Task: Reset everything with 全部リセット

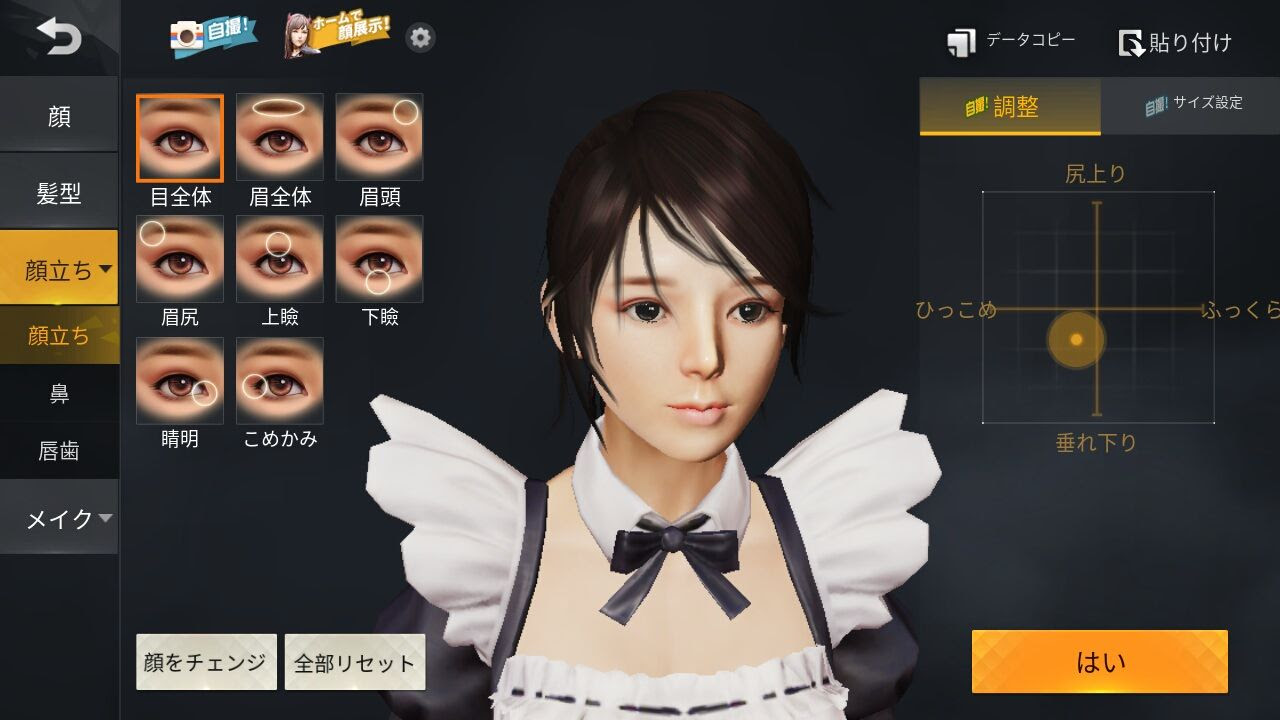Action: coord(355,662)
